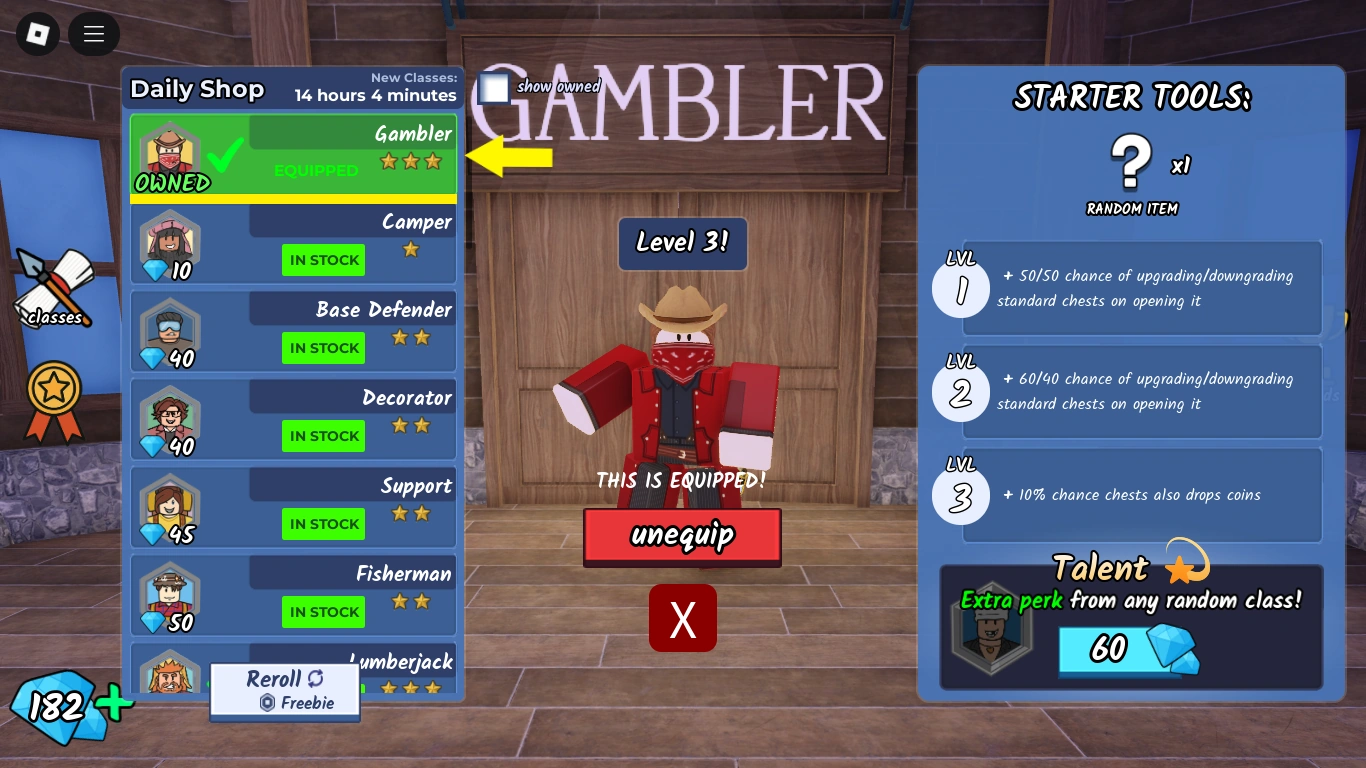The width and height of the screenshot is (1366, 768).
Task: Click the Reroll Freebie button
Action: click(284, 689)
